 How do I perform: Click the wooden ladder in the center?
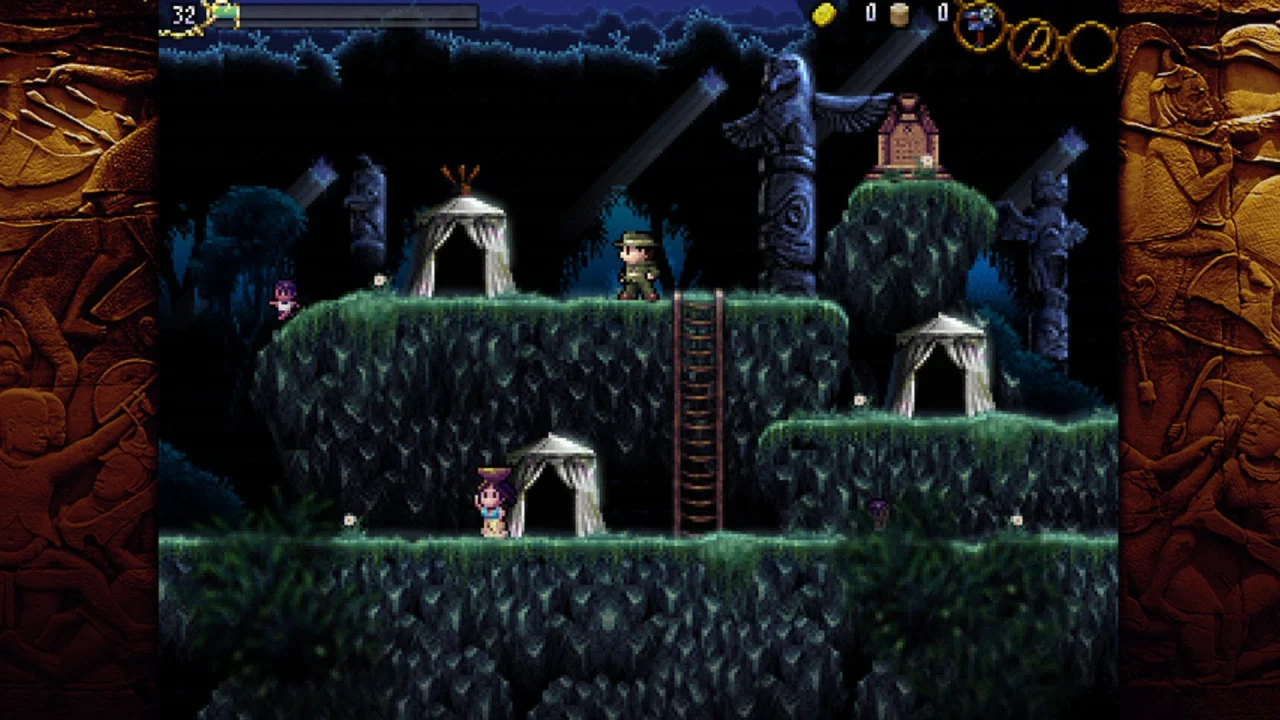pyautogui.click(x=698, y=410)
